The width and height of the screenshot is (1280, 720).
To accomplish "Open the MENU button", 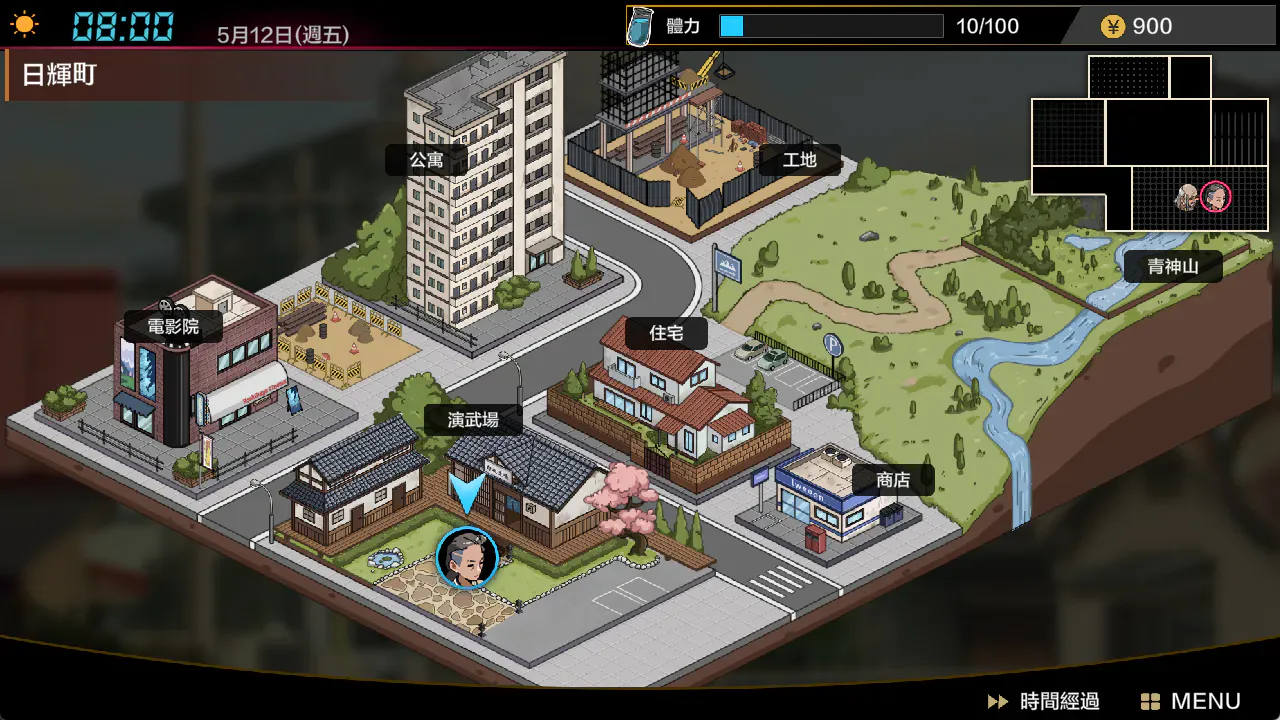I will coord(1191,701).
